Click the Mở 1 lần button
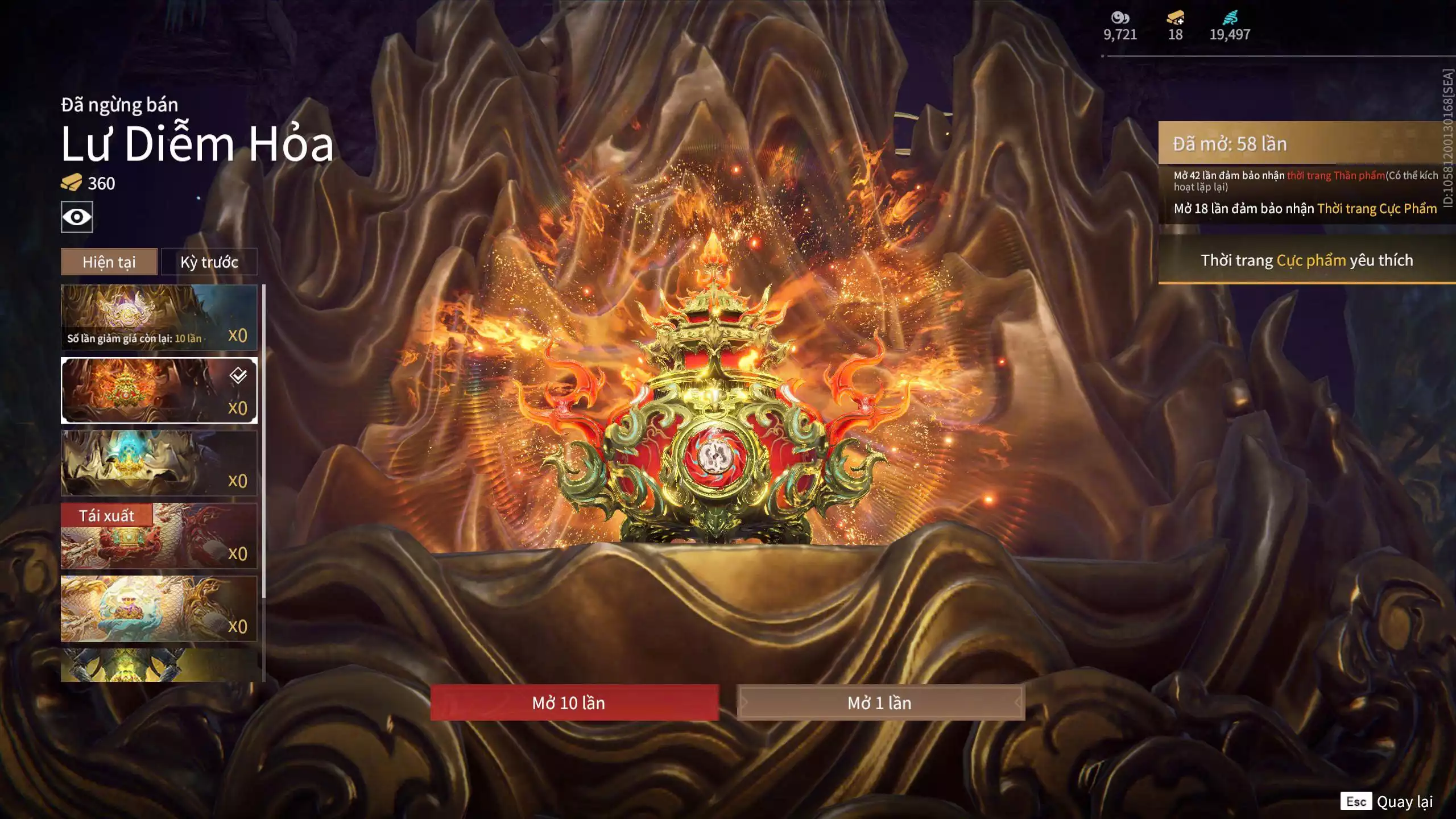 coord(880,703)
